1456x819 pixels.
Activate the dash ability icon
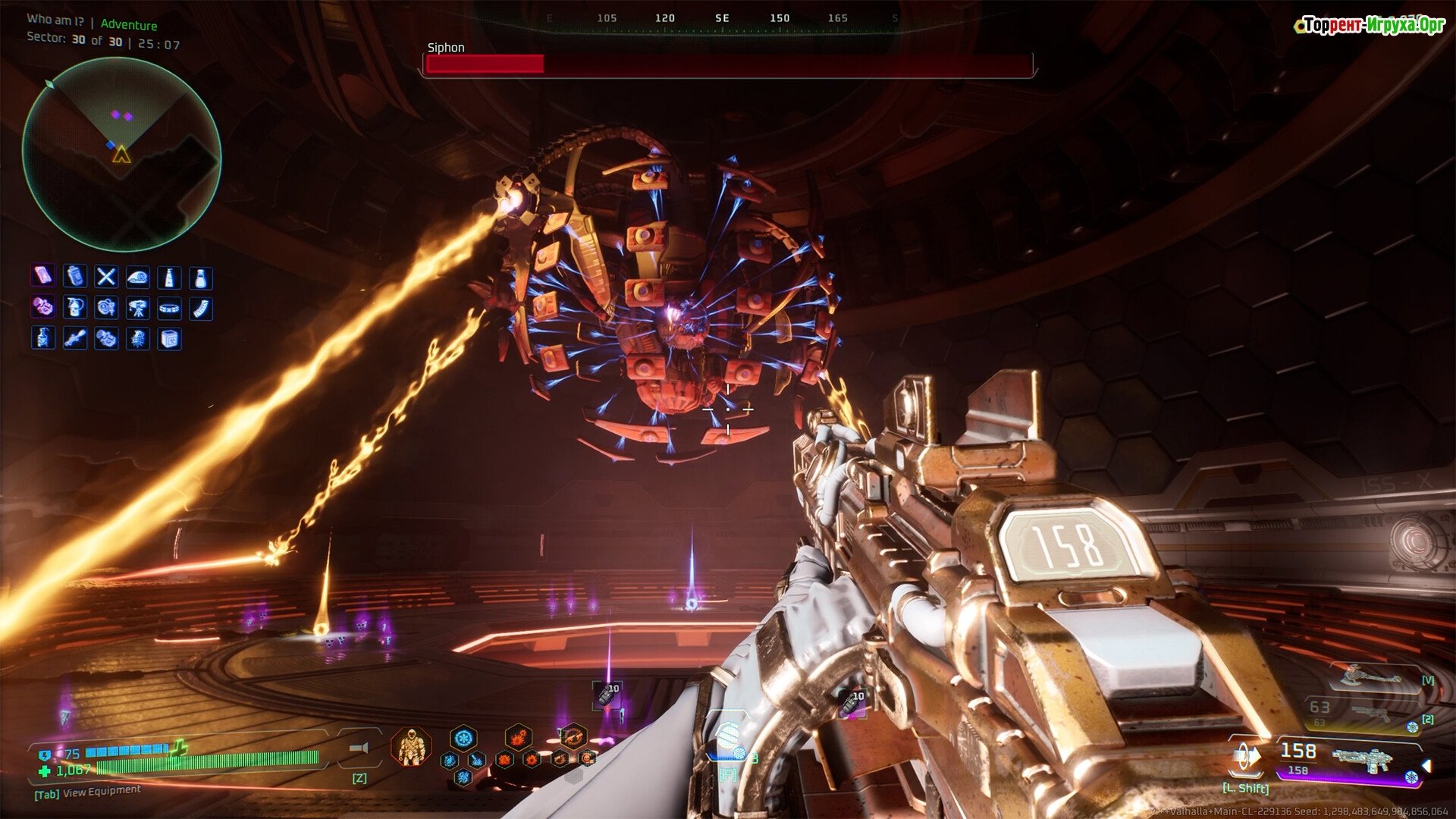coord(1246,757)
